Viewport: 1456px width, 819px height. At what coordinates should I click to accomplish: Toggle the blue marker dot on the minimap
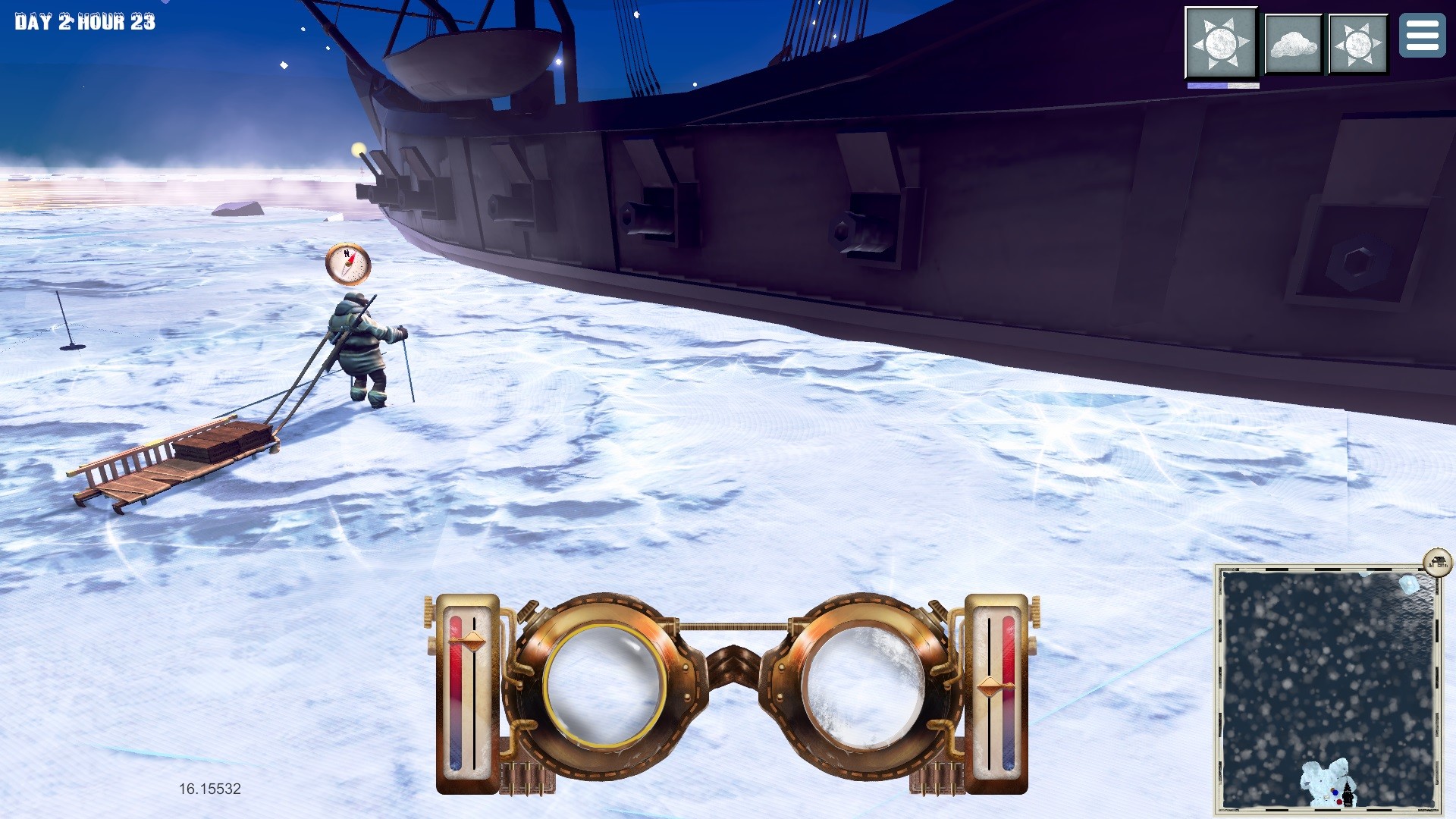click(1335, 792)
